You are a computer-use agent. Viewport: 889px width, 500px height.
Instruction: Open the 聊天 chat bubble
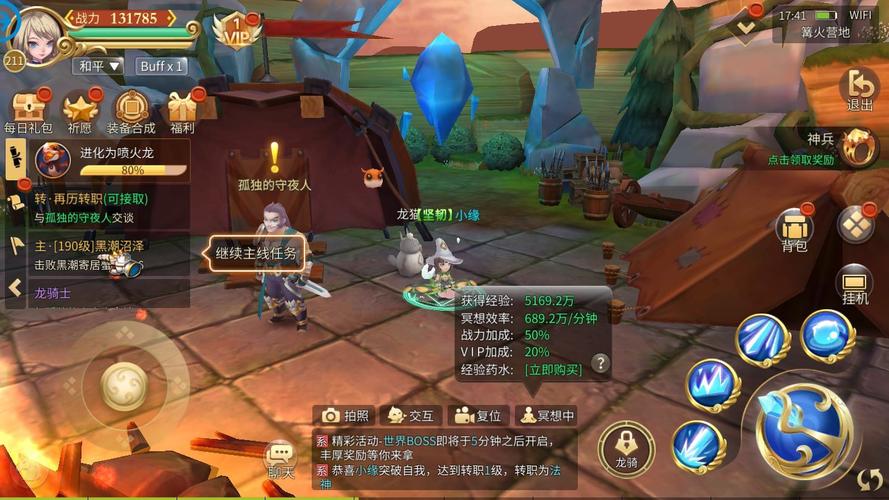pyautogui.click(x=280, y=459)
